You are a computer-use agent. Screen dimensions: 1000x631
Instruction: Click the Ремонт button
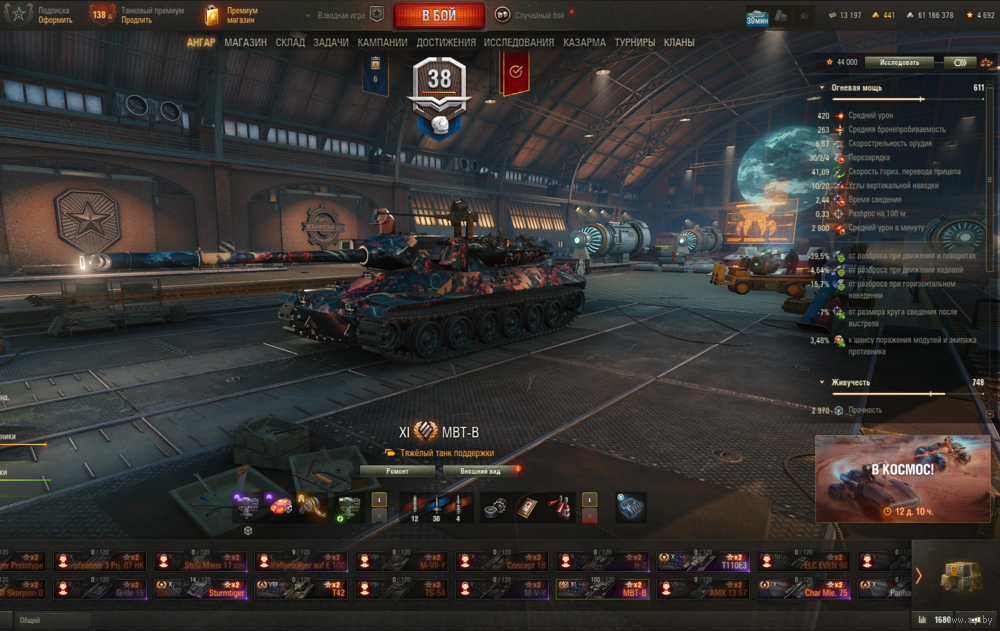[x=397, y=470]
